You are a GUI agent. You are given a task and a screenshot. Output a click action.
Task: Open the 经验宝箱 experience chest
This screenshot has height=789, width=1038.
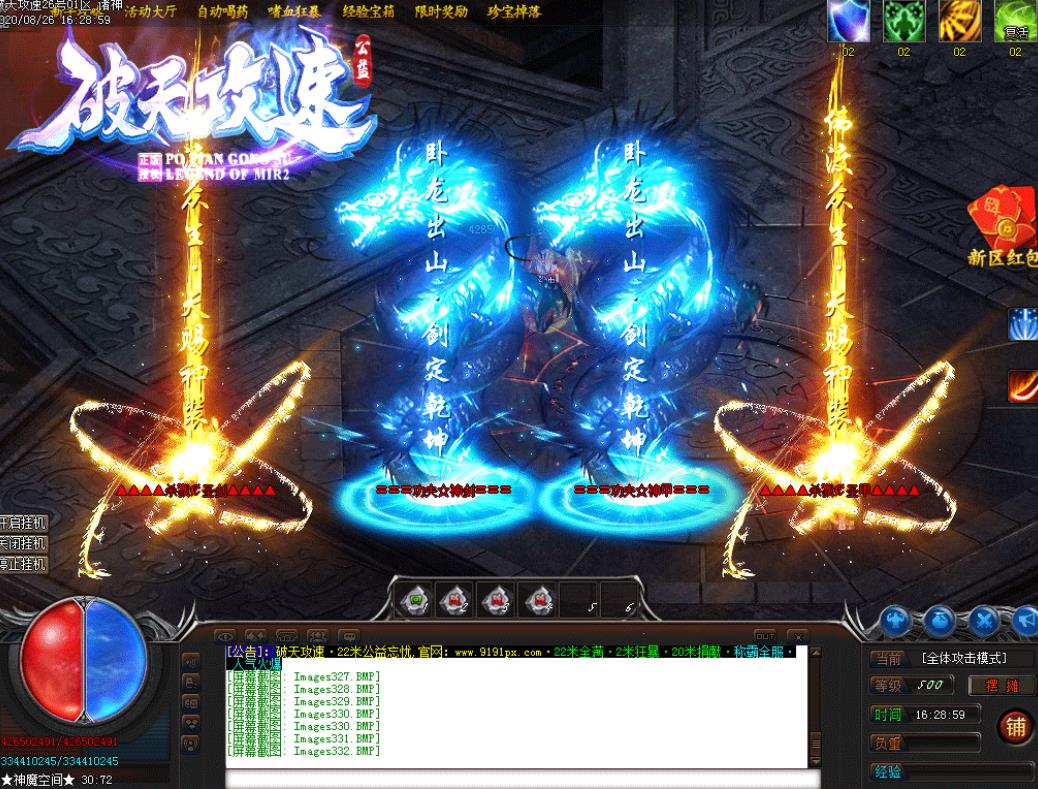click(x=368, y=11)
